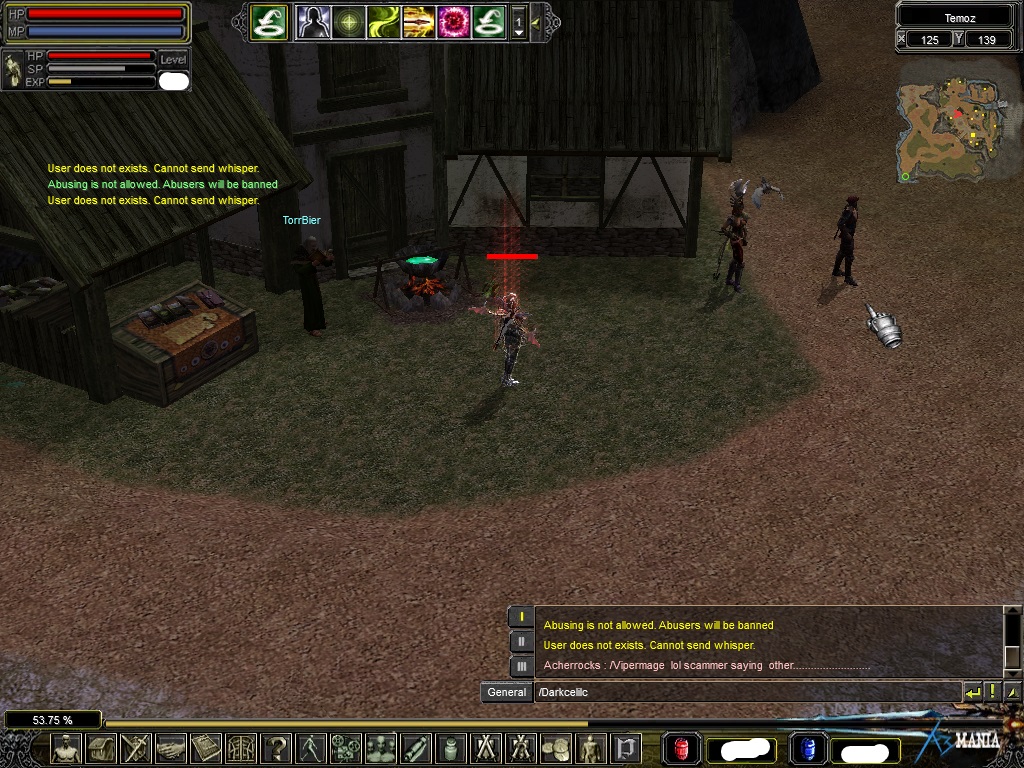This screenshot has height=768, width=1024.
Task: Activate the golden arrow burst skill
Action: point(418,21)
